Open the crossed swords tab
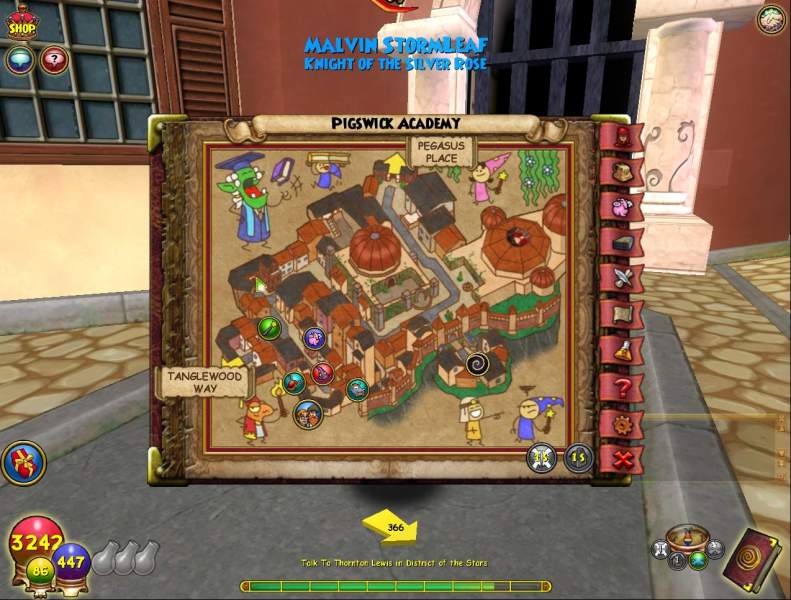This screenshot has height=600, width=791. [621, 278]
